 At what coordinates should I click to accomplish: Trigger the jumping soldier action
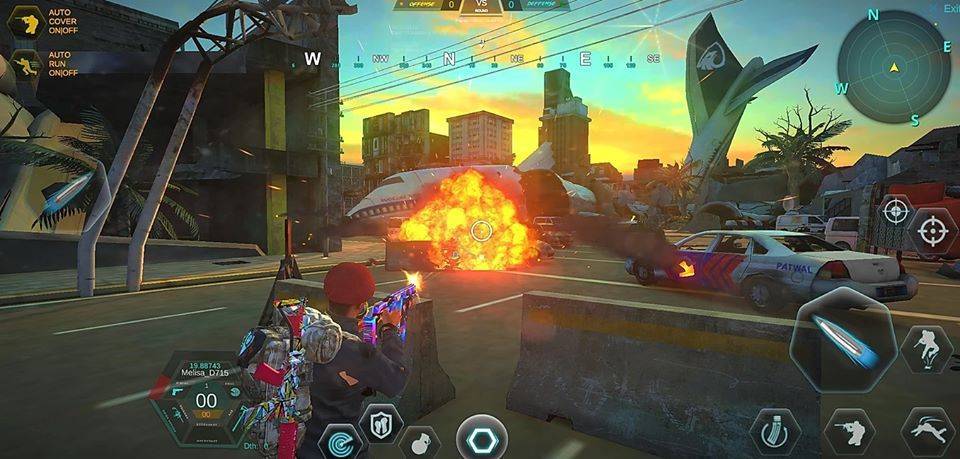926,348
